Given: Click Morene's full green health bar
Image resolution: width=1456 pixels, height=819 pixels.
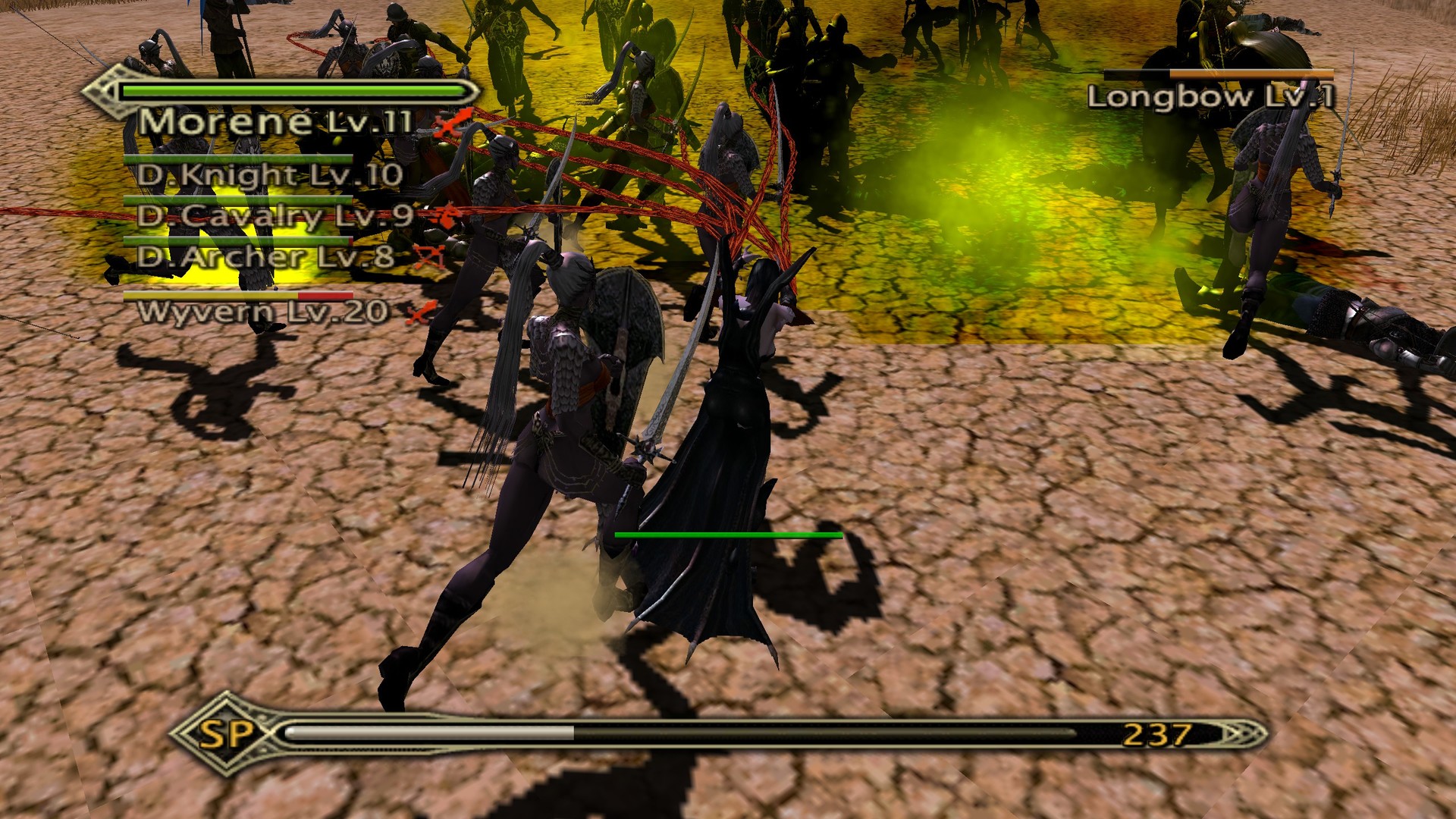Looking at the screenshot, I should click(x=296, y=90).
